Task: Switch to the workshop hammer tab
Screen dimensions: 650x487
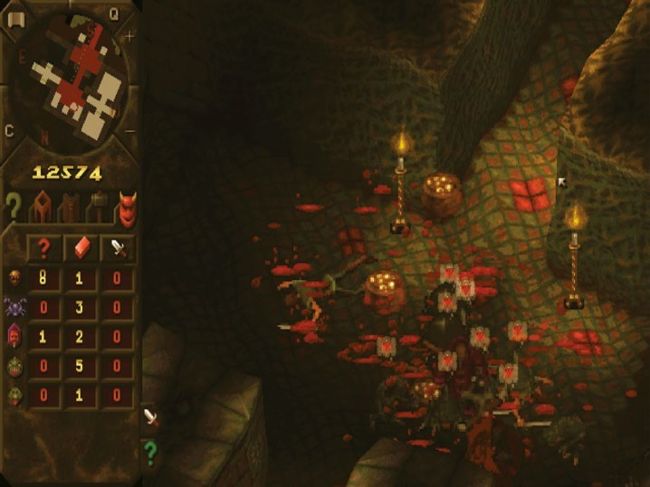Action: click(98, 208)
